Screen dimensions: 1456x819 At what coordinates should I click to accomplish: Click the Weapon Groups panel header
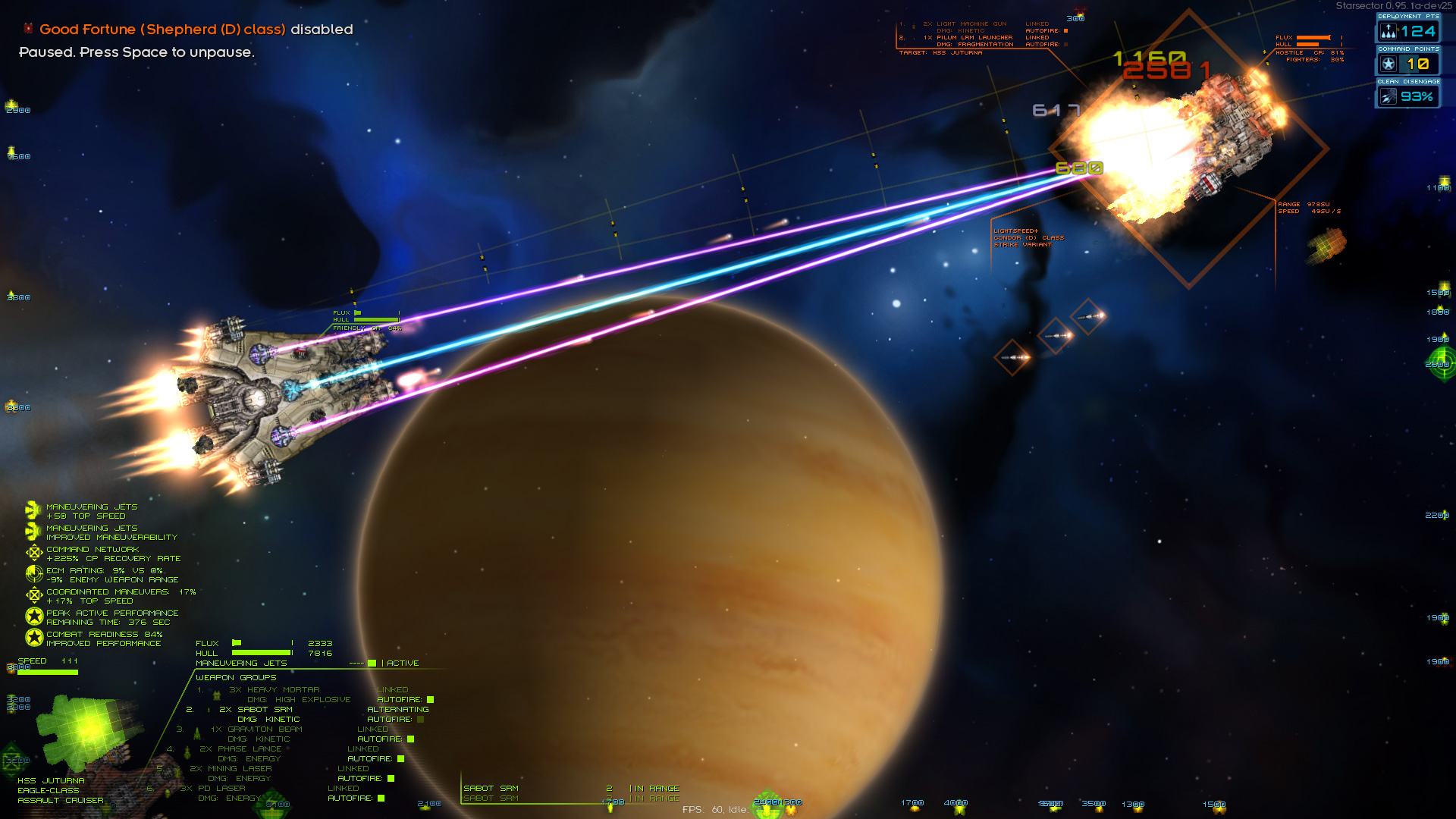pyautogui.click(x=235, y=677)
